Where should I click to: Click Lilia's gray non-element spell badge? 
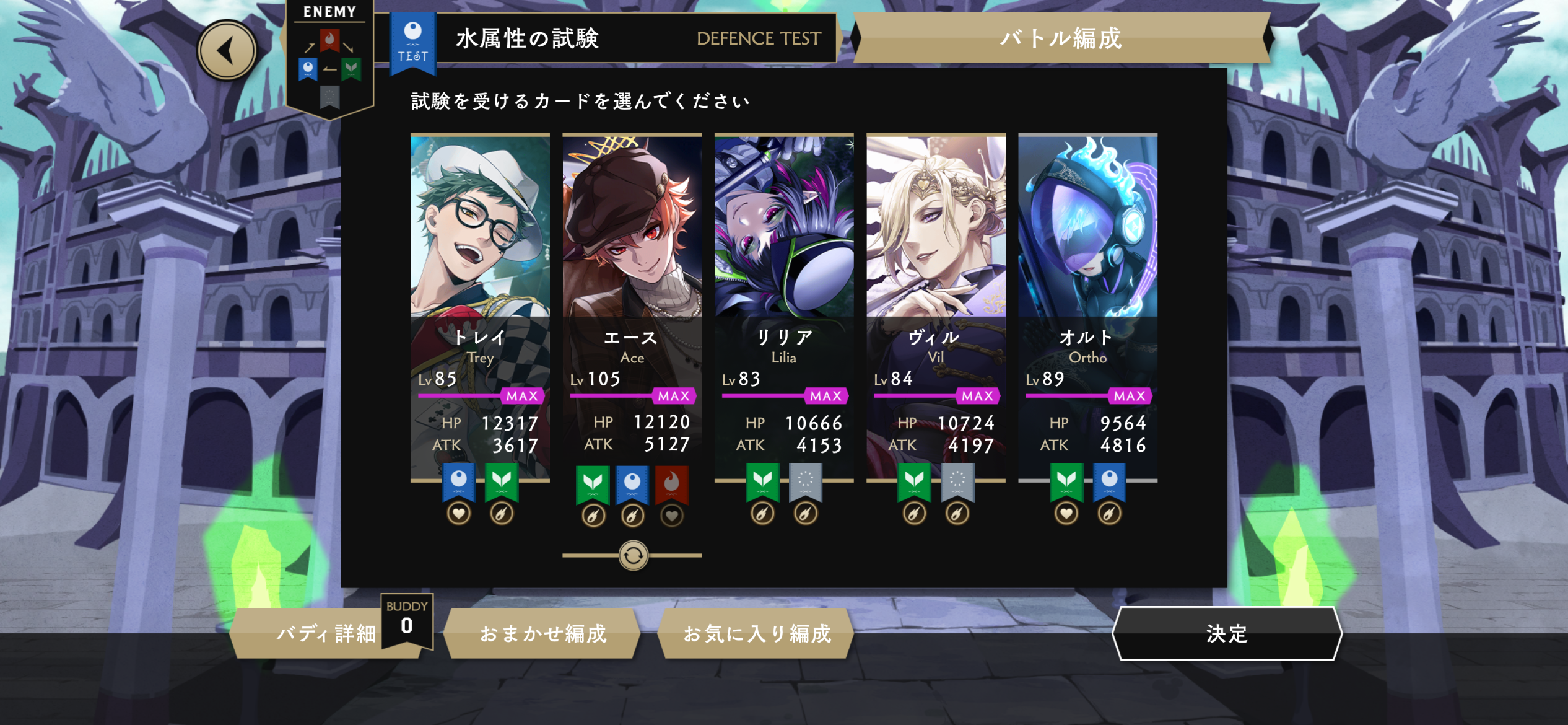[806, 481]
